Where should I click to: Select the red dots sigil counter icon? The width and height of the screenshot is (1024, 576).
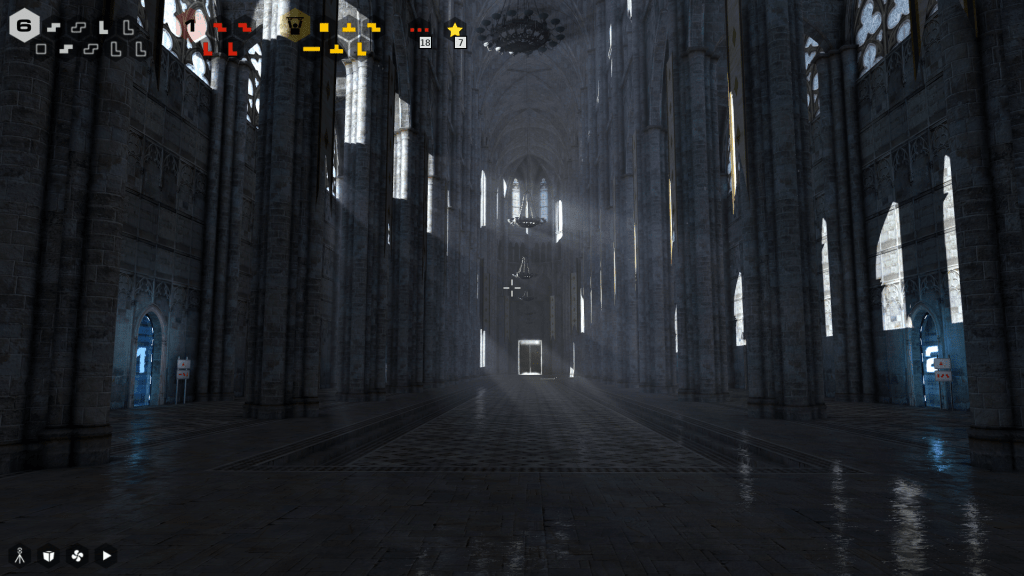(420, 31)
